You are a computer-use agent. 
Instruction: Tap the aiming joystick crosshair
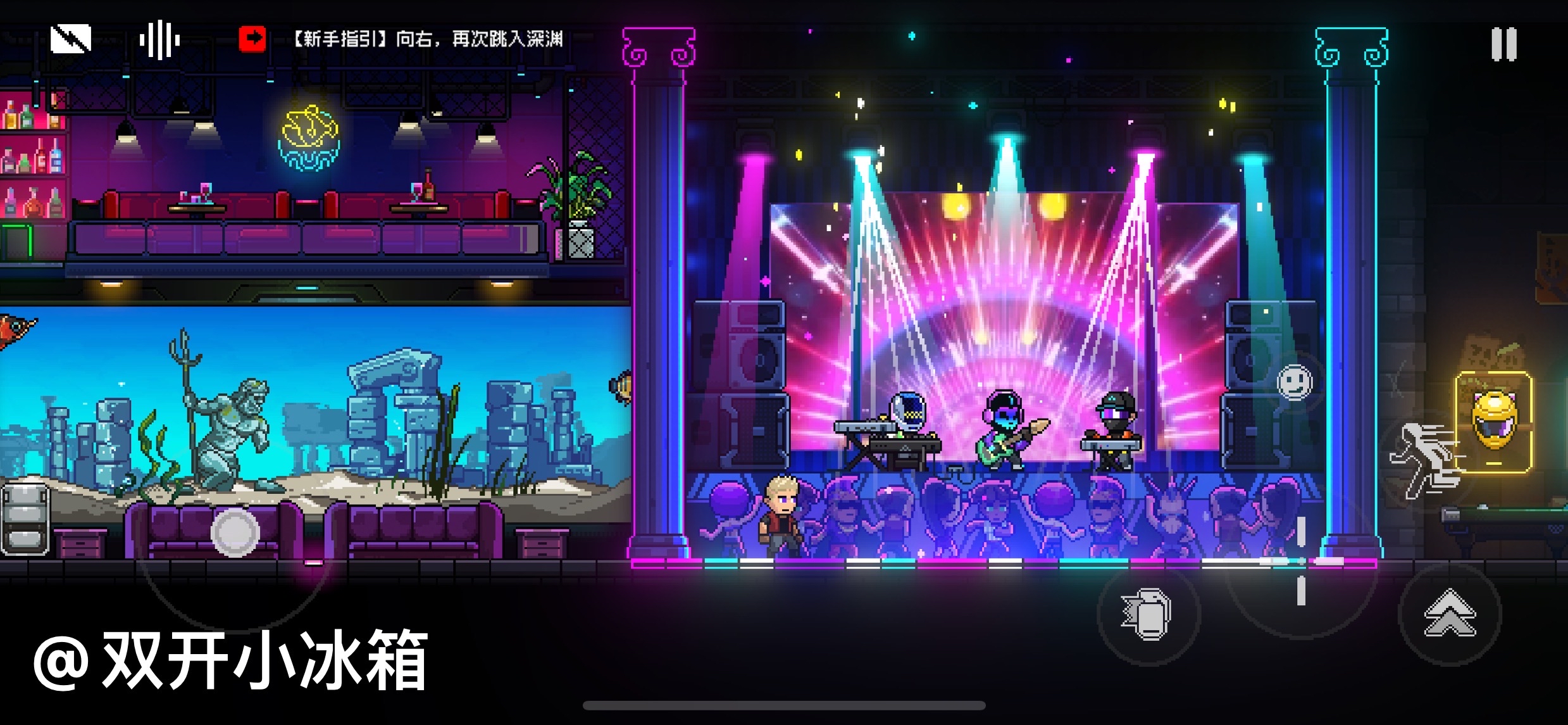tap(1301, 561)
